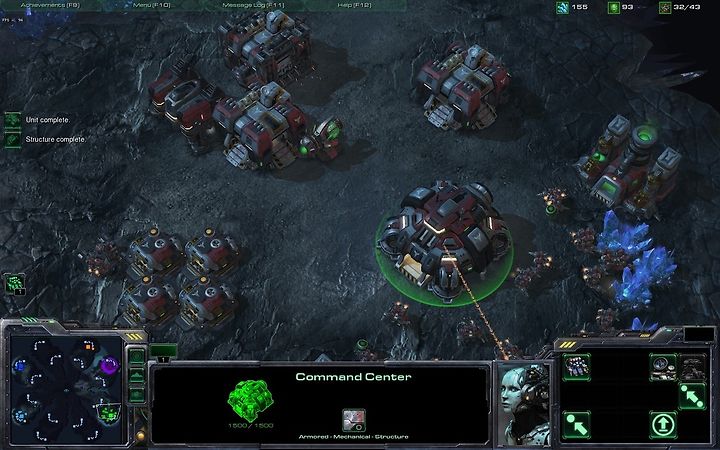Select the idle workers button
Screen dimensions: 720x450
coord(14,283)
